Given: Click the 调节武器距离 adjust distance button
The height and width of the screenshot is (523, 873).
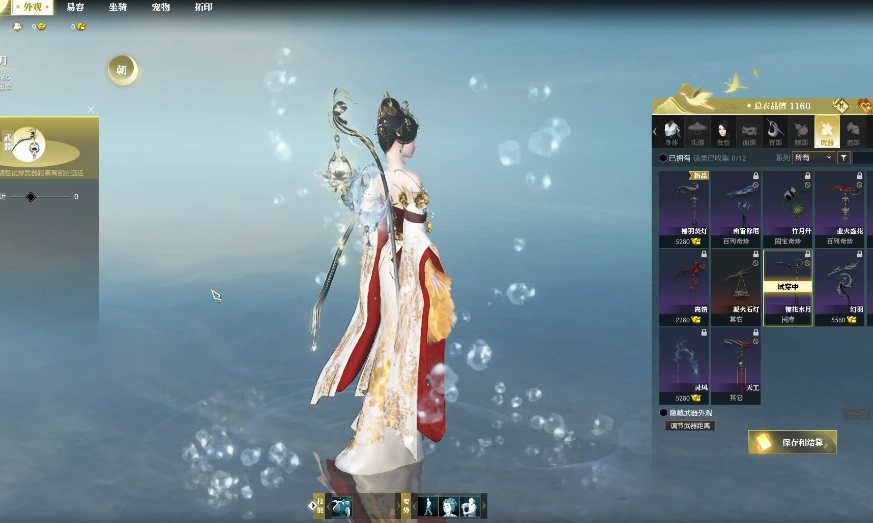Looking at the screenshot, I should pos(690,426).
